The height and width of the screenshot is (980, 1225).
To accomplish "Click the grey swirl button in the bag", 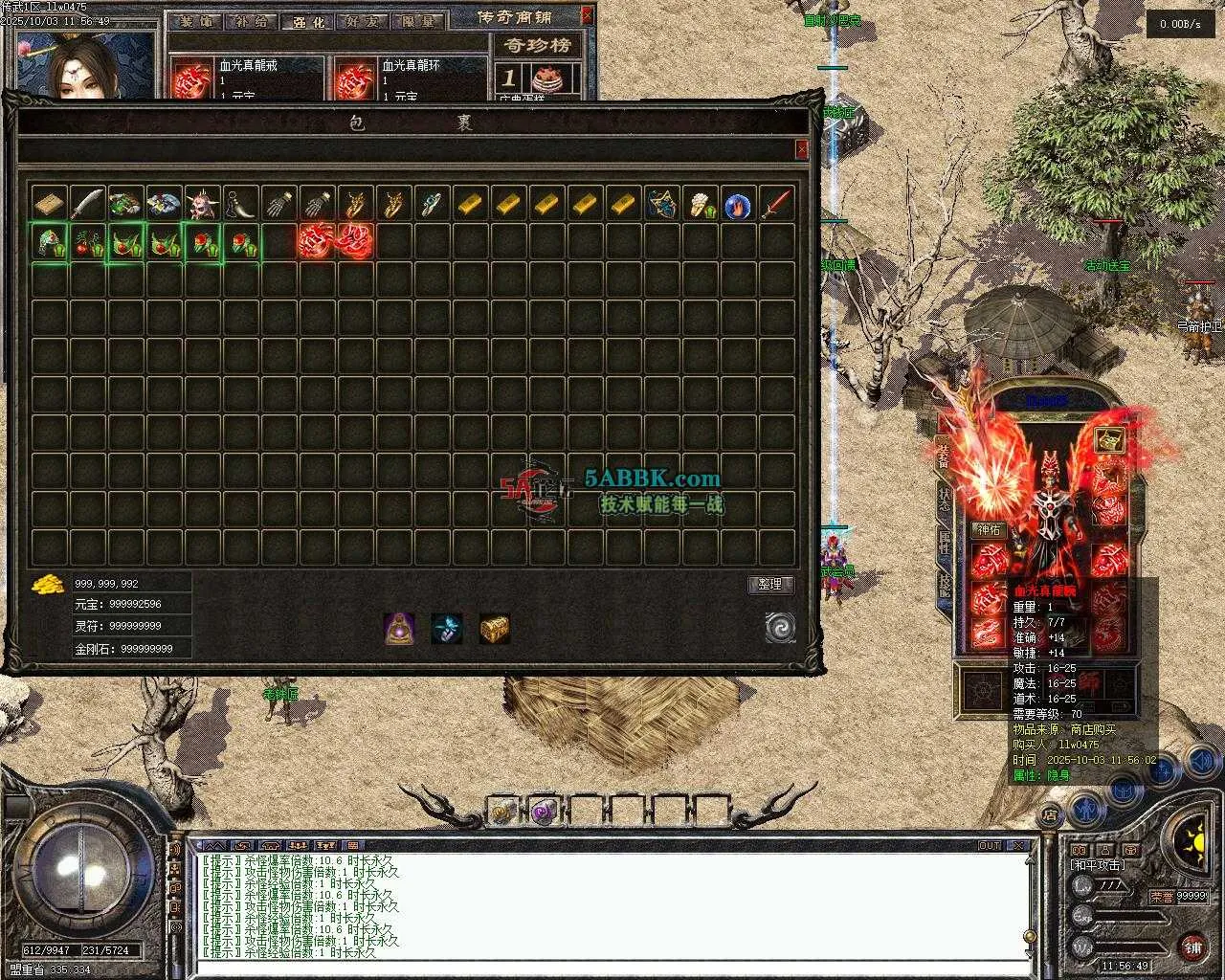I will pyautogui.click(x=780, y=628).
